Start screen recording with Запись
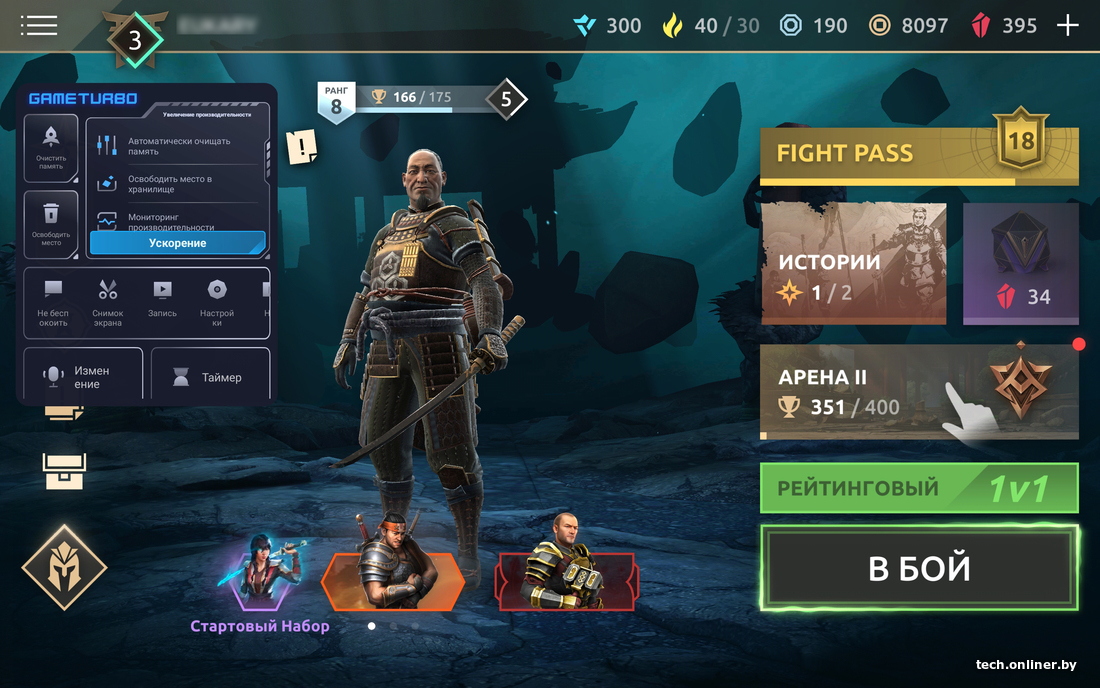This screenshot has width=1100, height=688. pyautogui.click(x=162, y=299)
